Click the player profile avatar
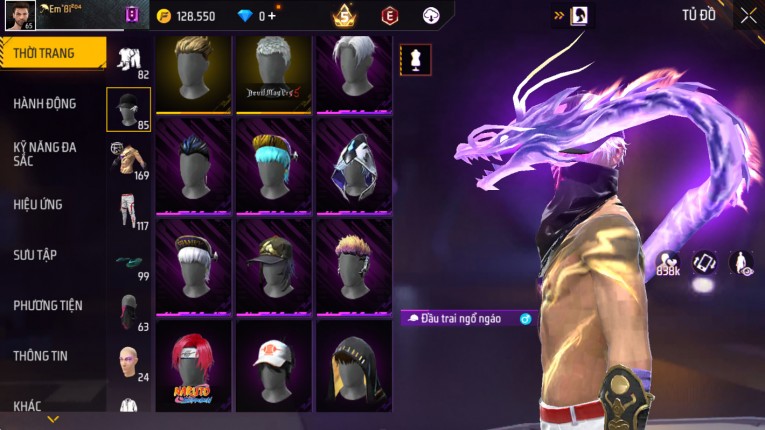Screen dimensions: 765x430 [19, 15]
